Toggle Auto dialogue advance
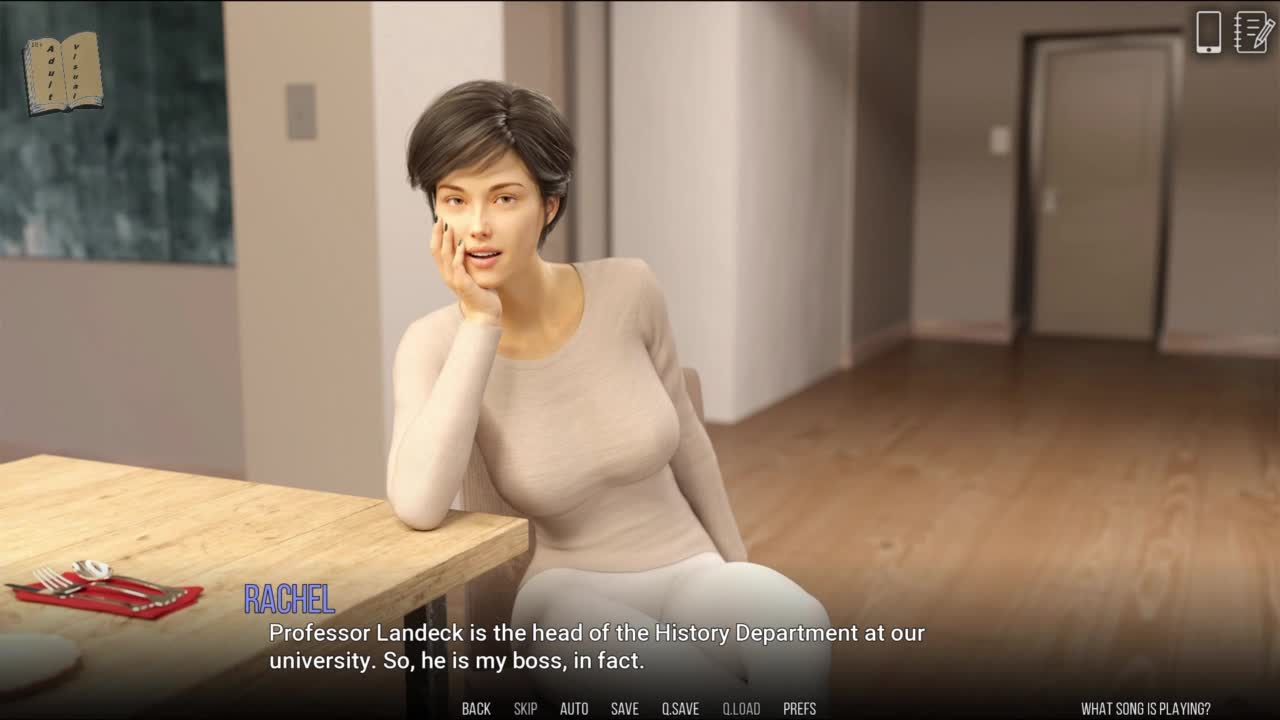Screen dimensions: 1280x720 [574, 709]
